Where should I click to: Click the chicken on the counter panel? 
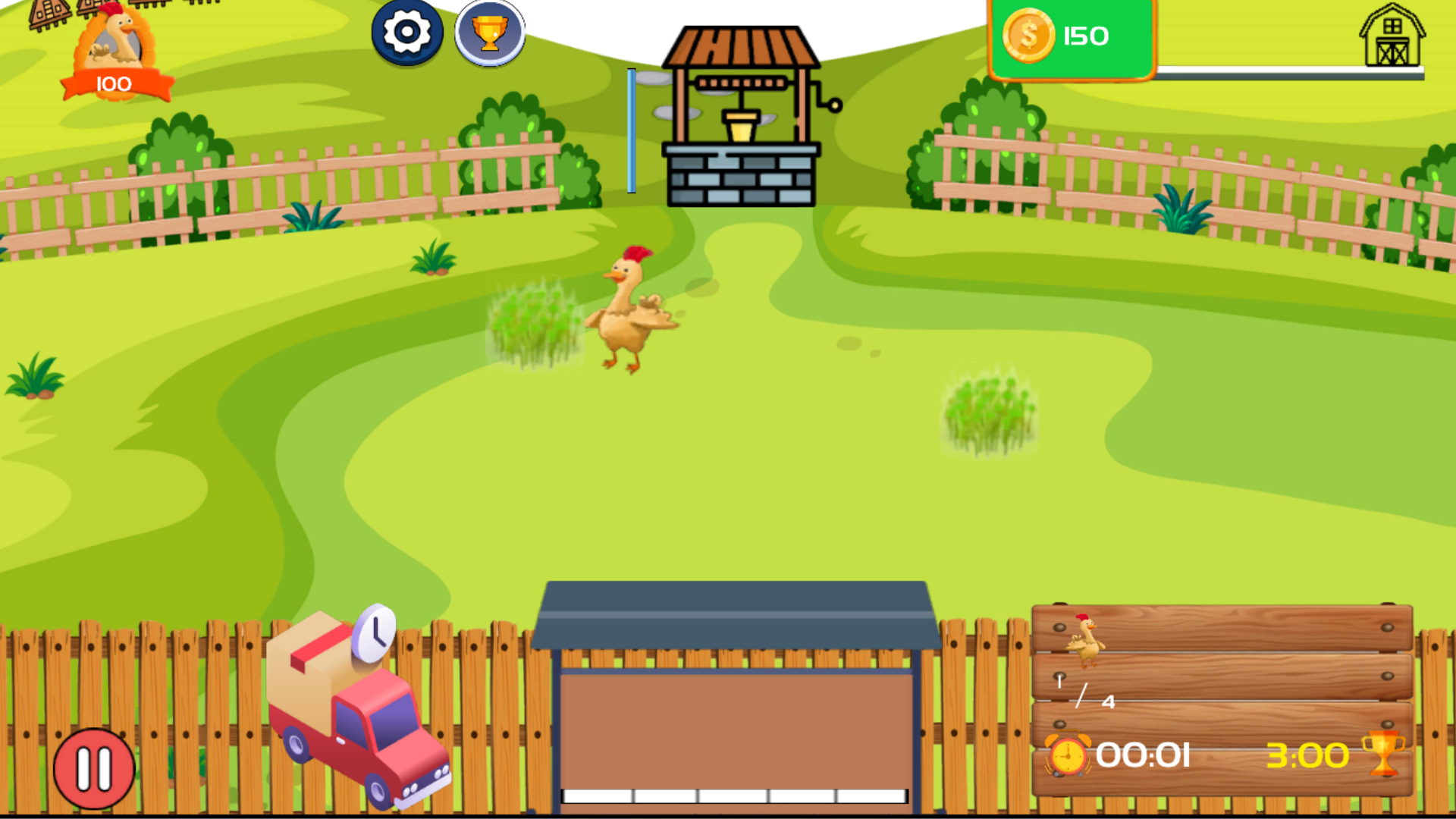pyautogui.click(x=1086, y=641)
